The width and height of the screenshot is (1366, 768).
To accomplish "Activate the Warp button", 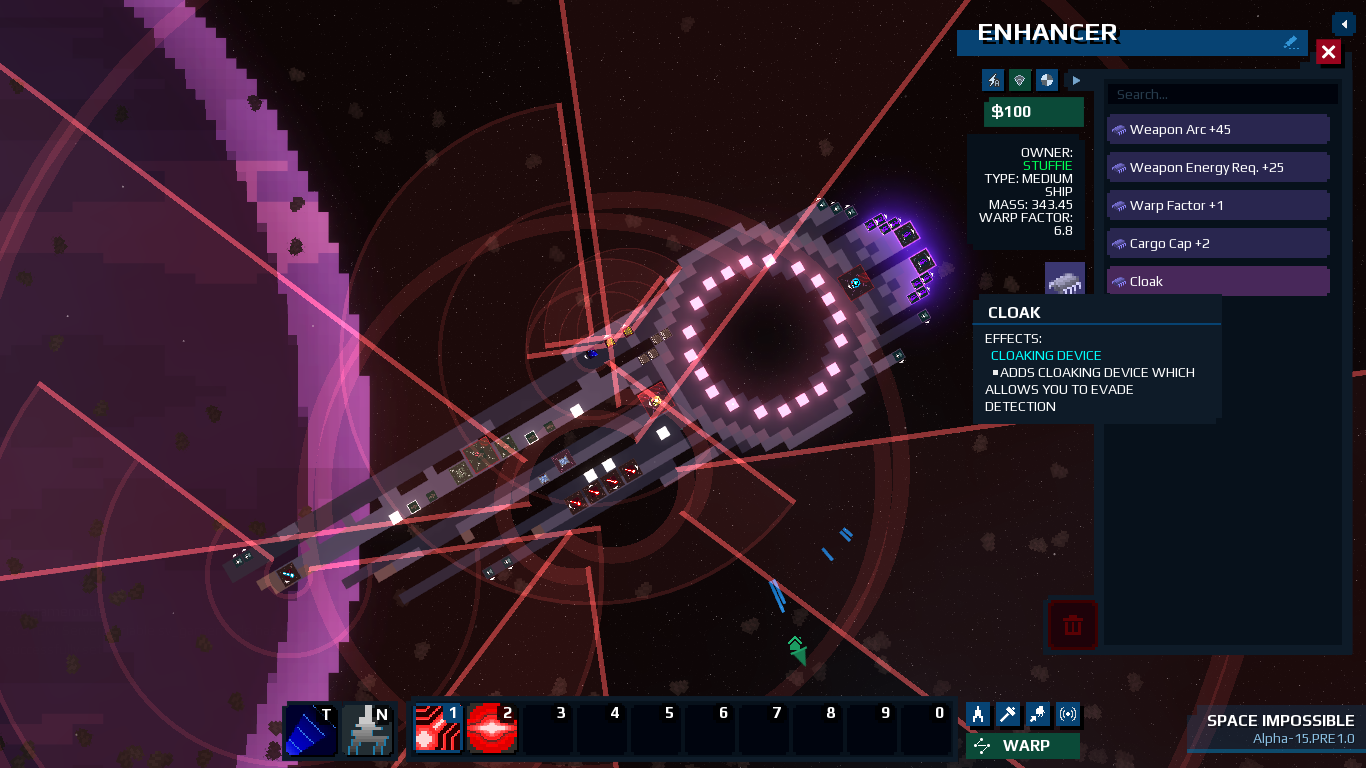I will 1023,746.
